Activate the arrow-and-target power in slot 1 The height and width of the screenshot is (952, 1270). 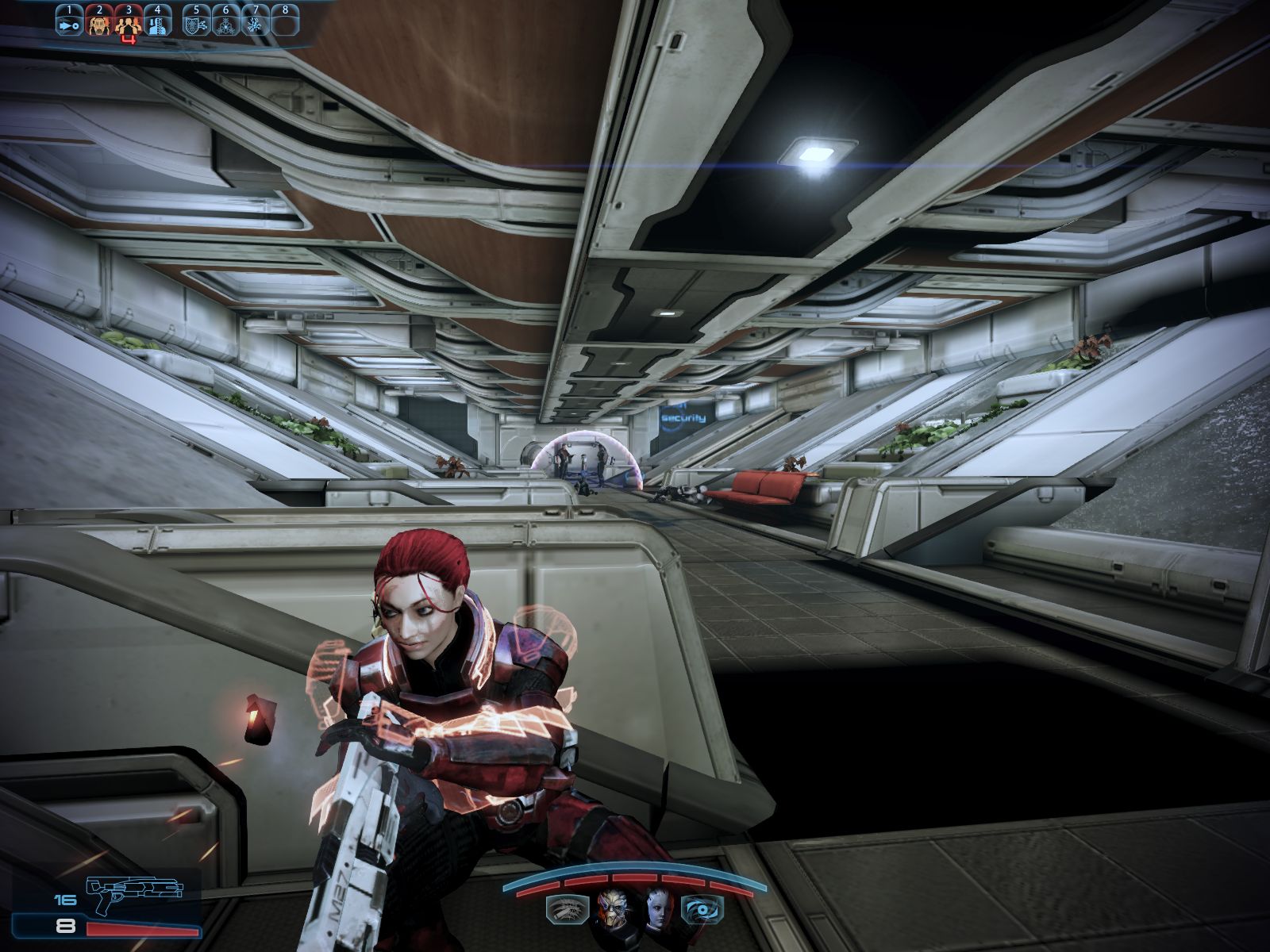[x=68, y=25]
